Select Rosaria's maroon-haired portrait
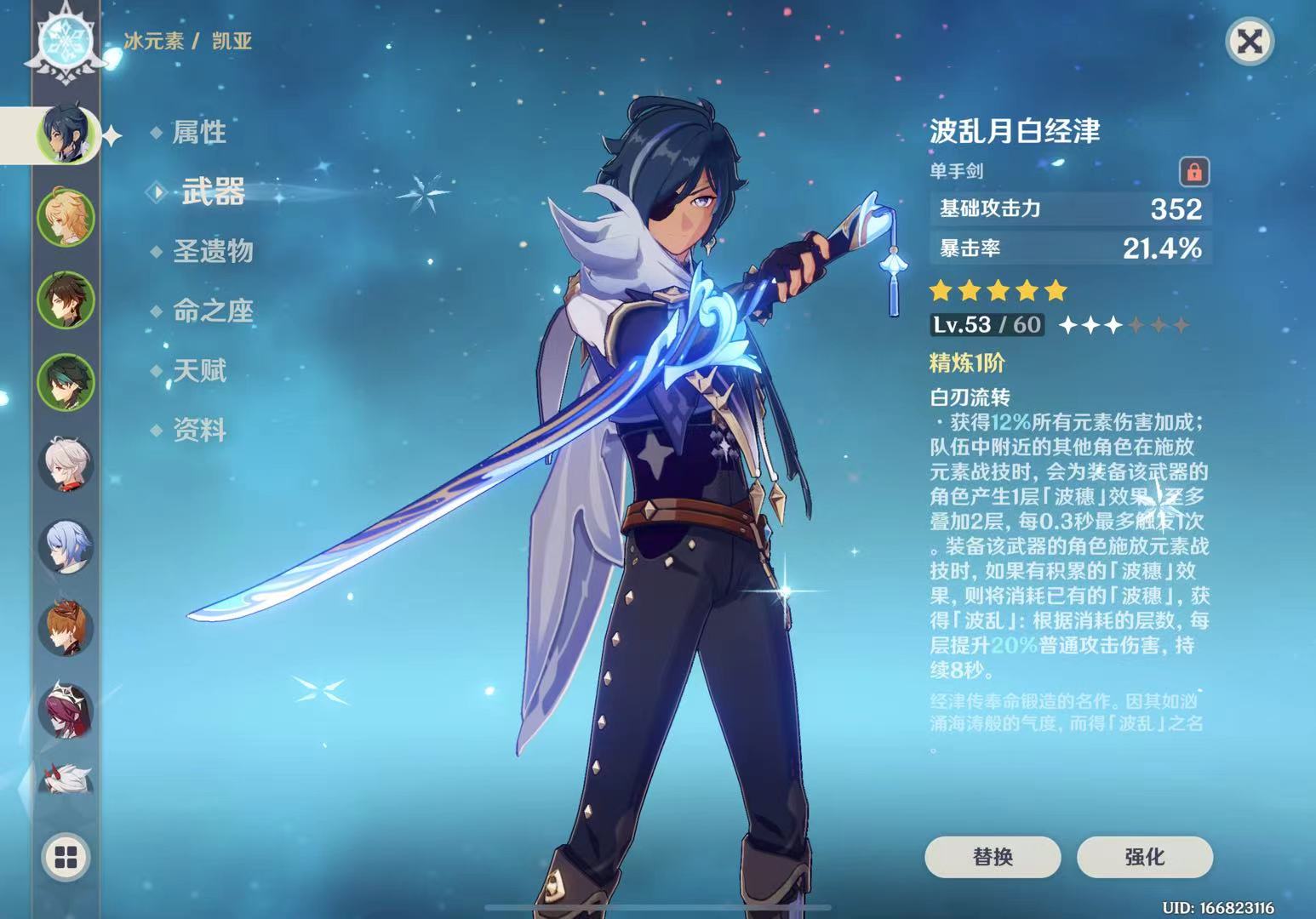Image resolution: width=1316 pixels, height=919 pixels. click(66, 709)
